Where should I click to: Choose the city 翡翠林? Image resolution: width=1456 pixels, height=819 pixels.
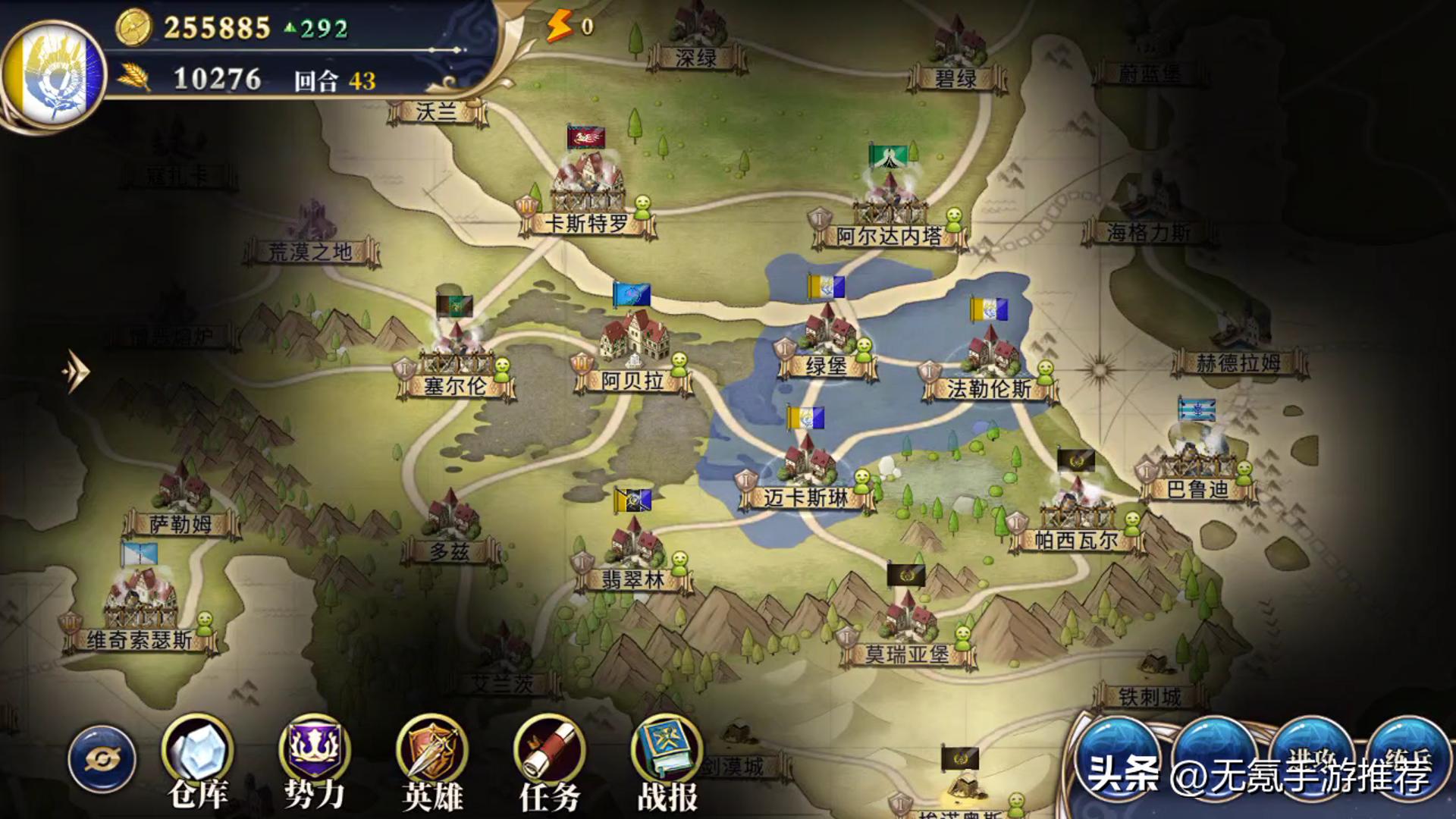[634, 548]
